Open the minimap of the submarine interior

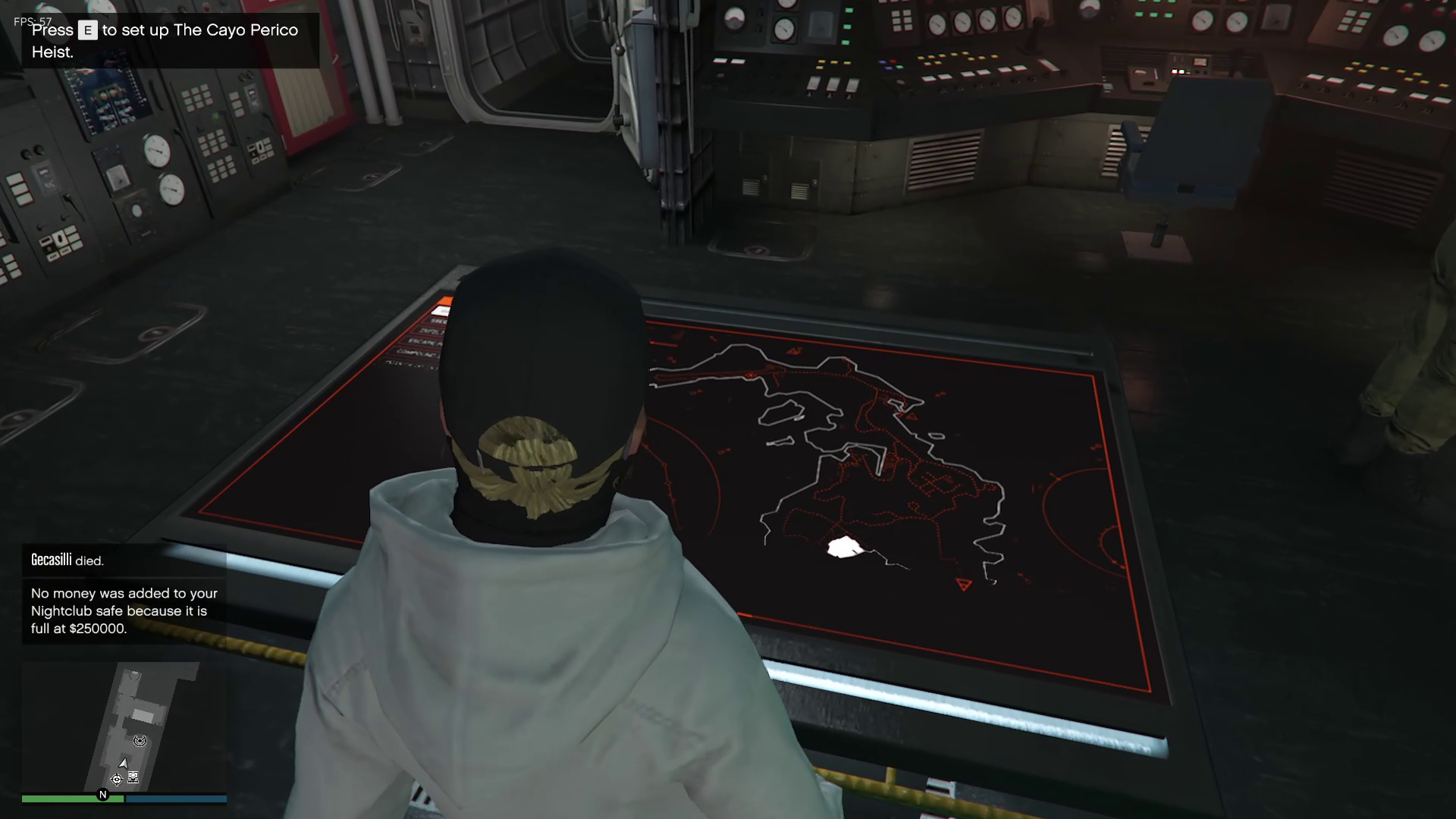[x=124, y=726]
